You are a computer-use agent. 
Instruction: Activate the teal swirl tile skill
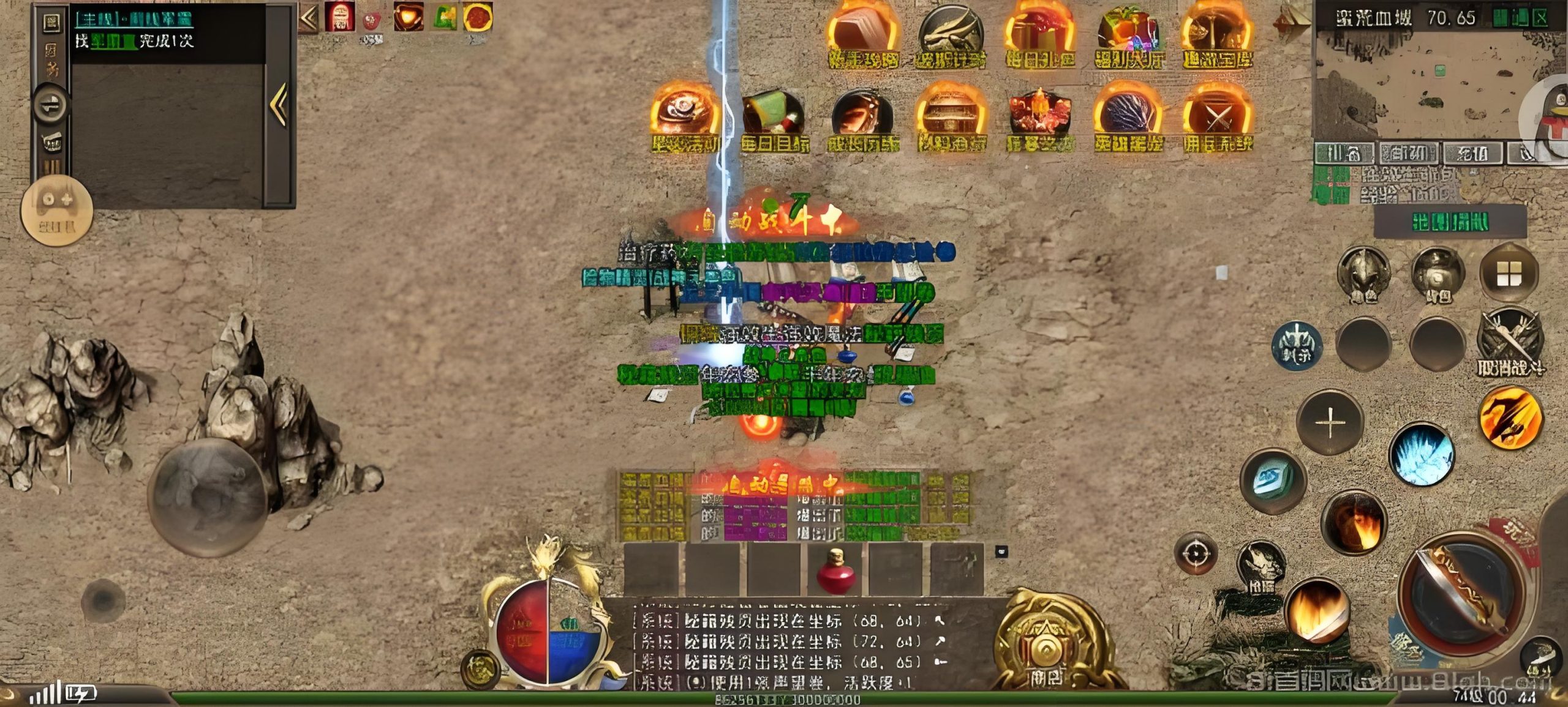(1273, 481)
